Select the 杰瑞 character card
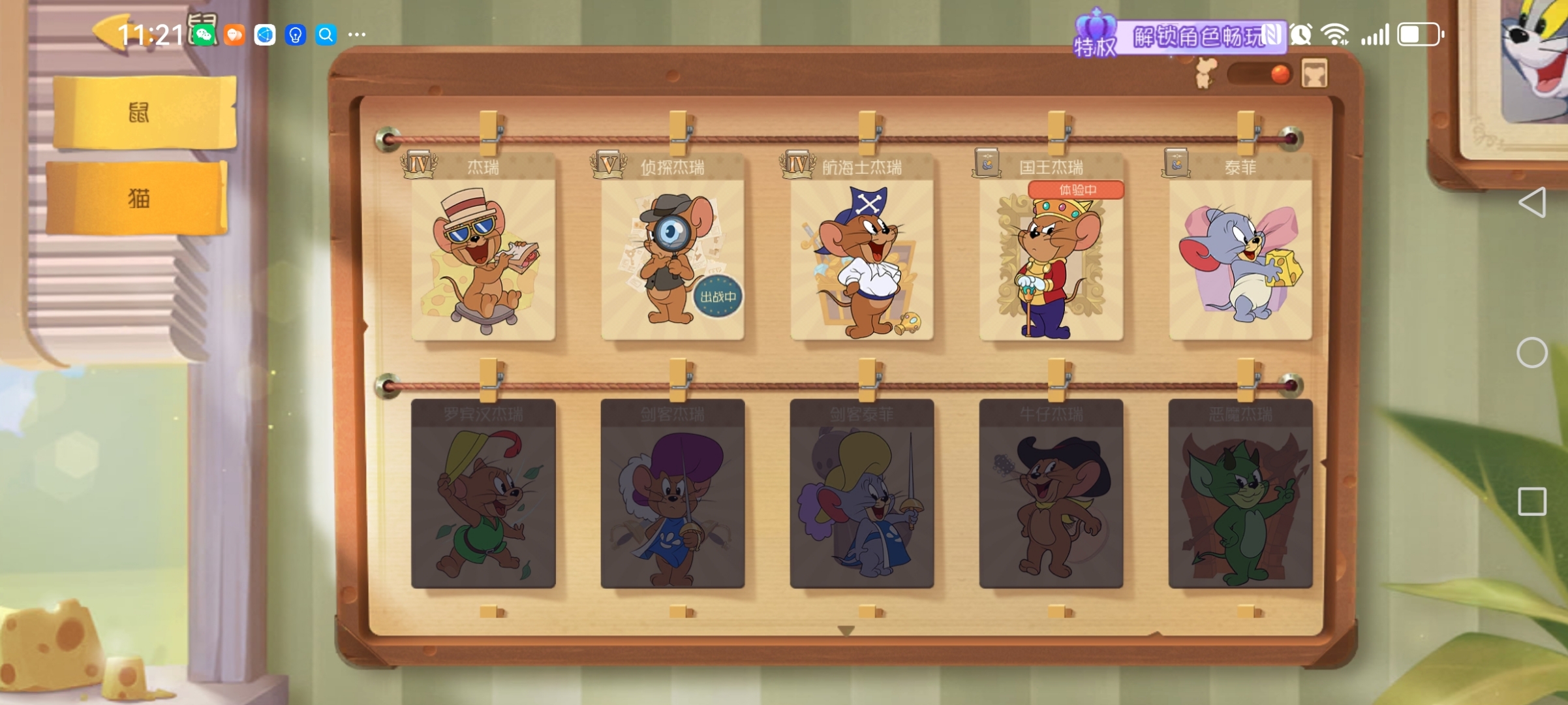This screenshot has height=705, width=1568. 484,258
